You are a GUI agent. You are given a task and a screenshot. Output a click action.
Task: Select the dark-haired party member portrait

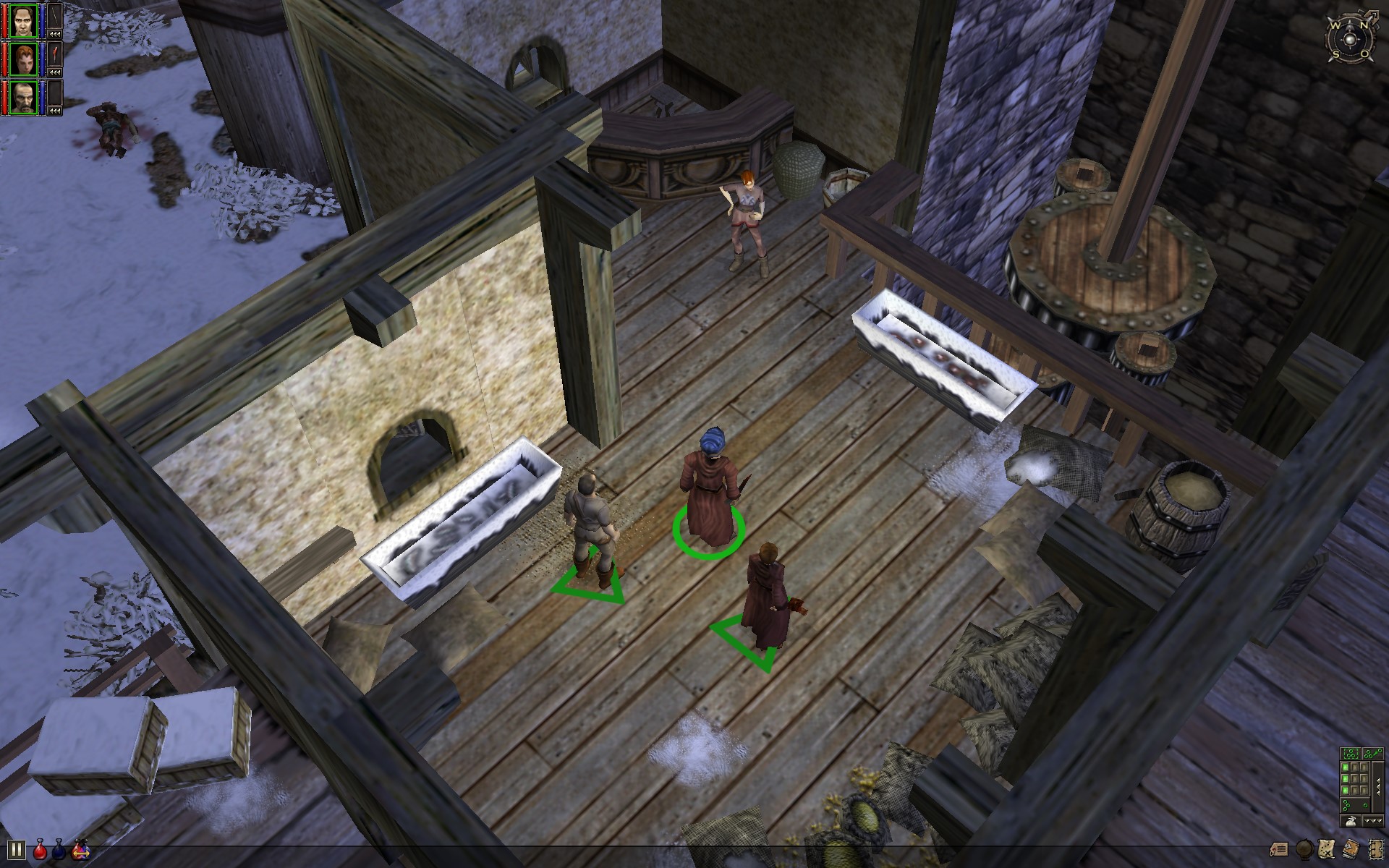click(24, 22)
